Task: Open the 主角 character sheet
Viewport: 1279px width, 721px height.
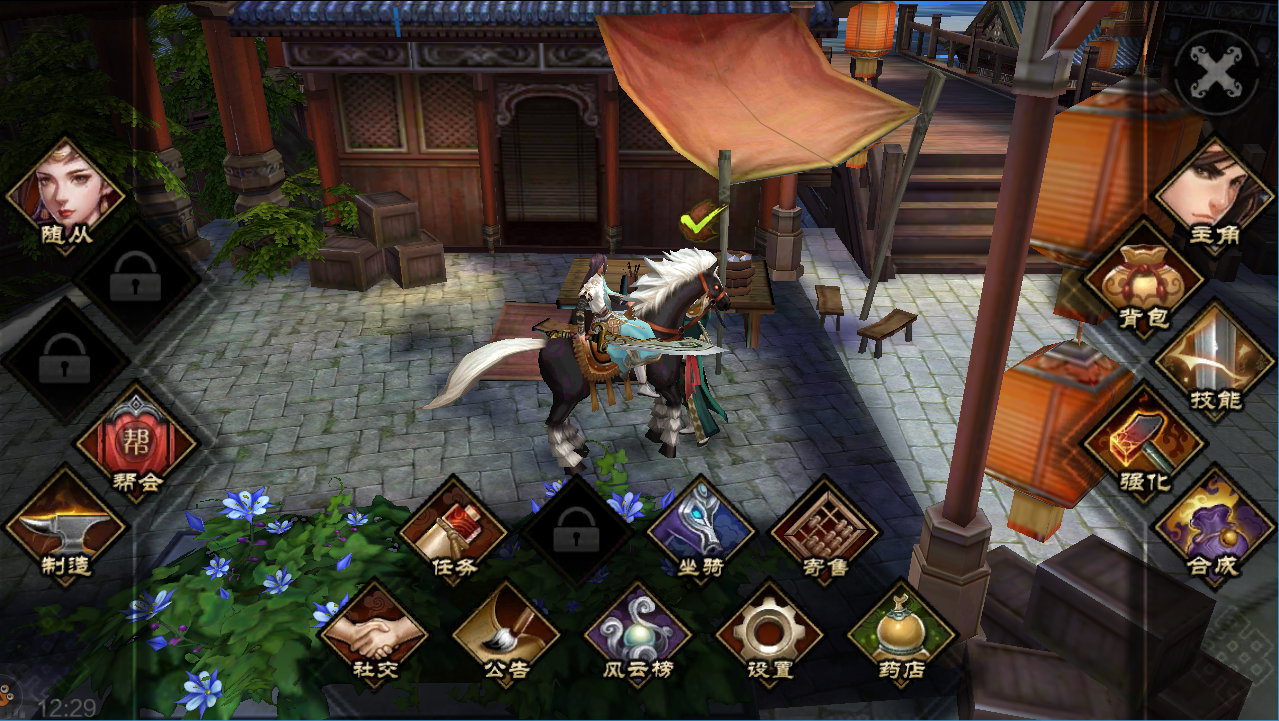Action: 1213,195
